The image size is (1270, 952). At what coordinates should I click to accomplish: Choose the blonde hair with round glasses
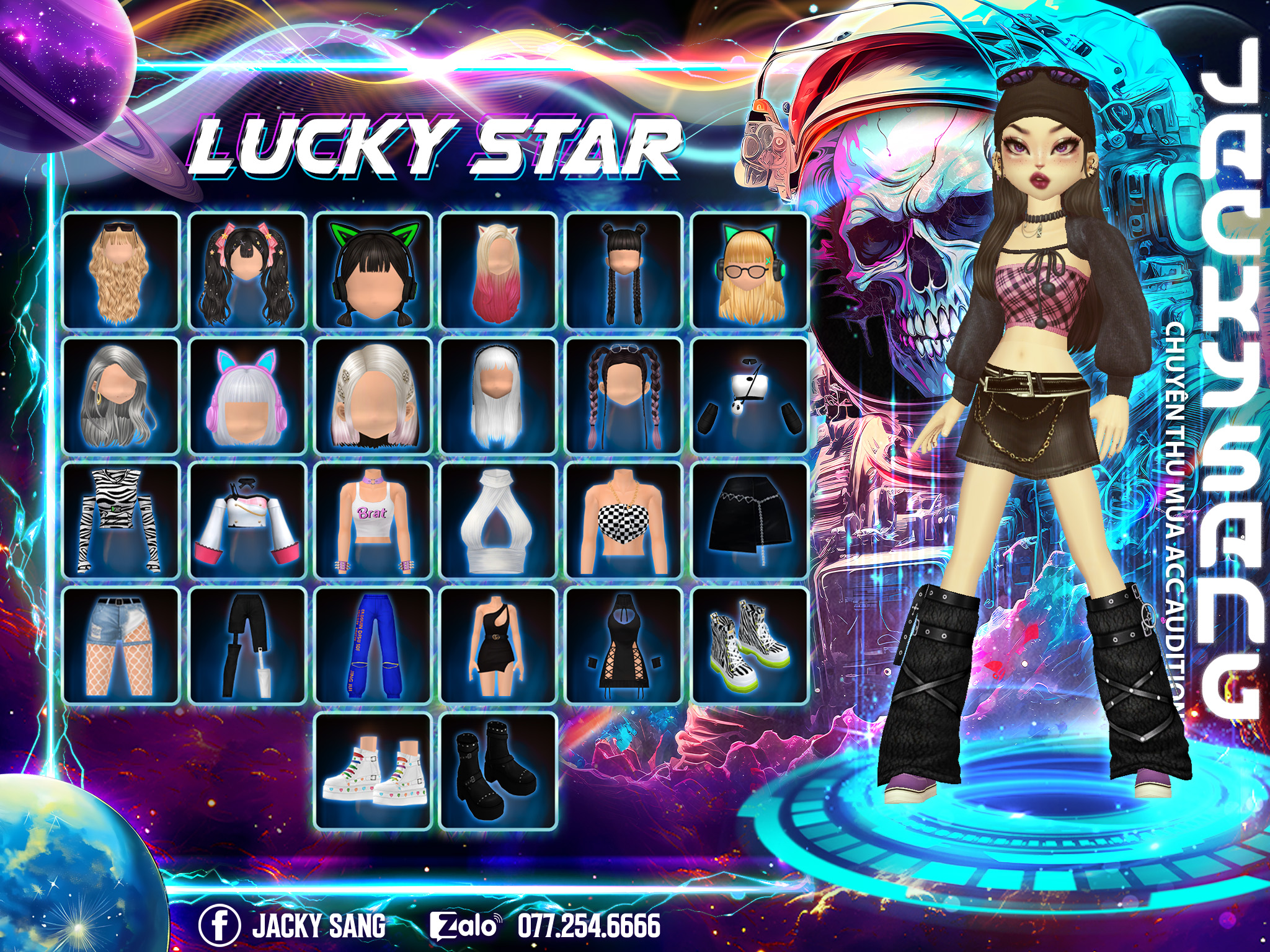tap(750, 270)
